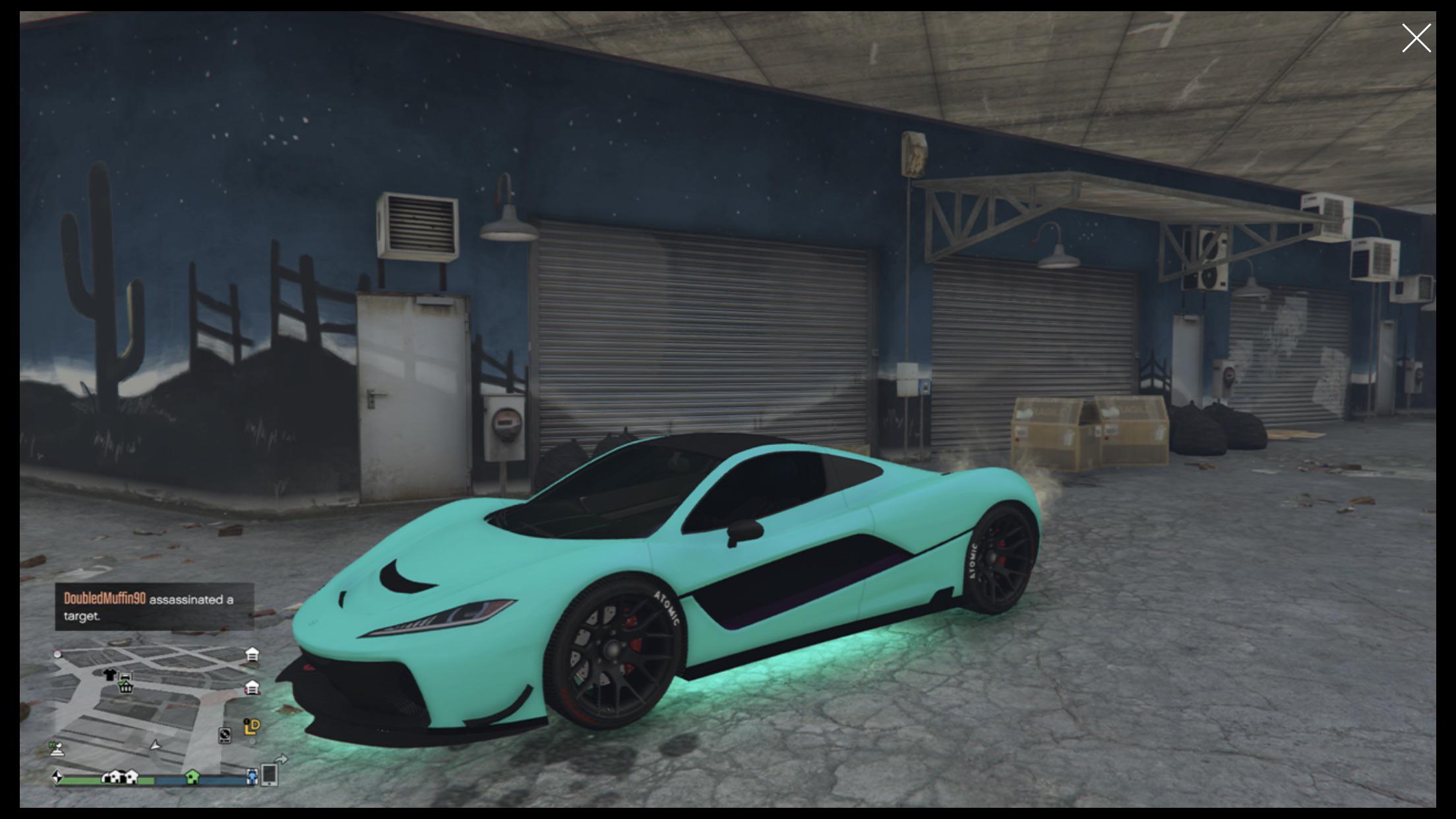The image size is (1456, 819).
Task: Click the green home icon on the minimap
Action: click(193, 777)
